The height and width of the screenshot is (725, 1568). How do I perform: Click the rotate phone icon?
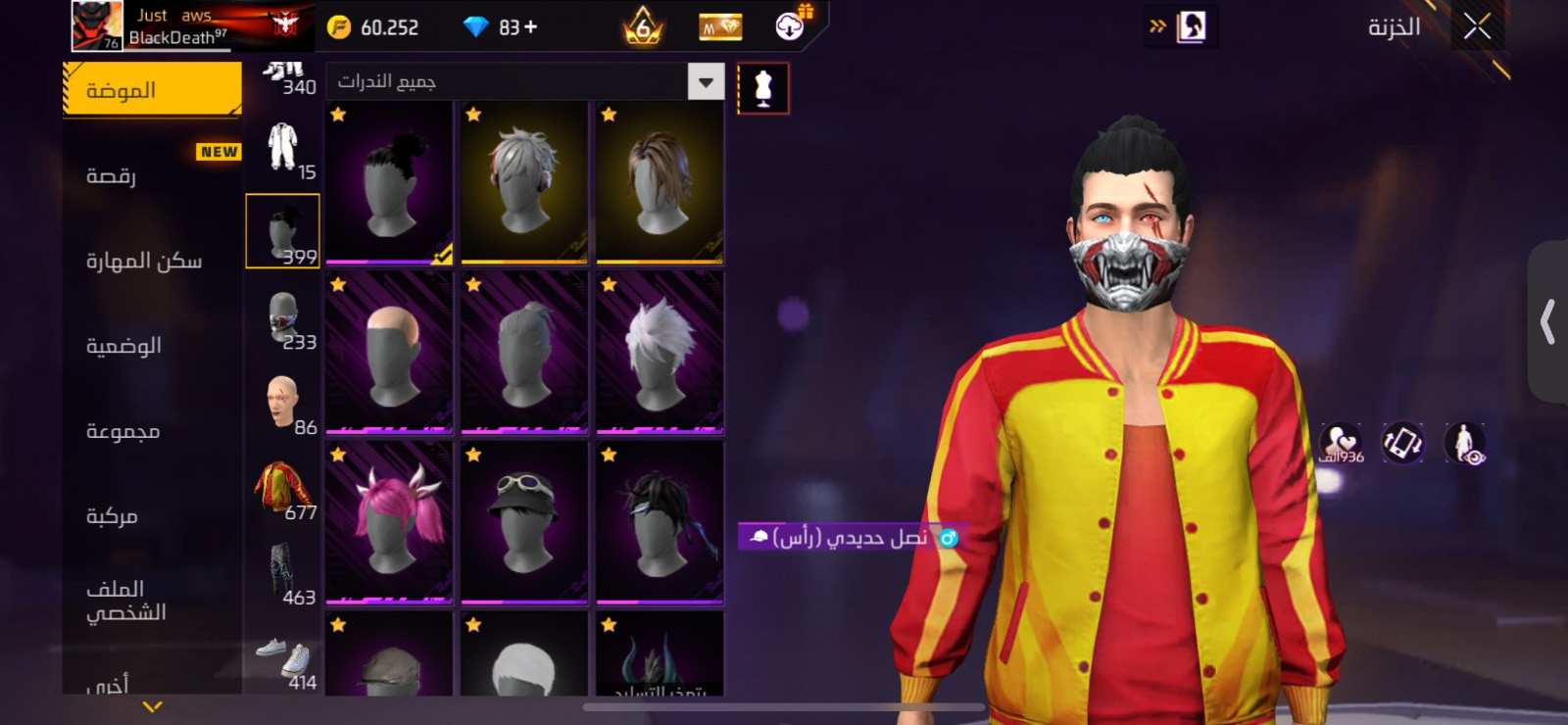pos(1402,443)
